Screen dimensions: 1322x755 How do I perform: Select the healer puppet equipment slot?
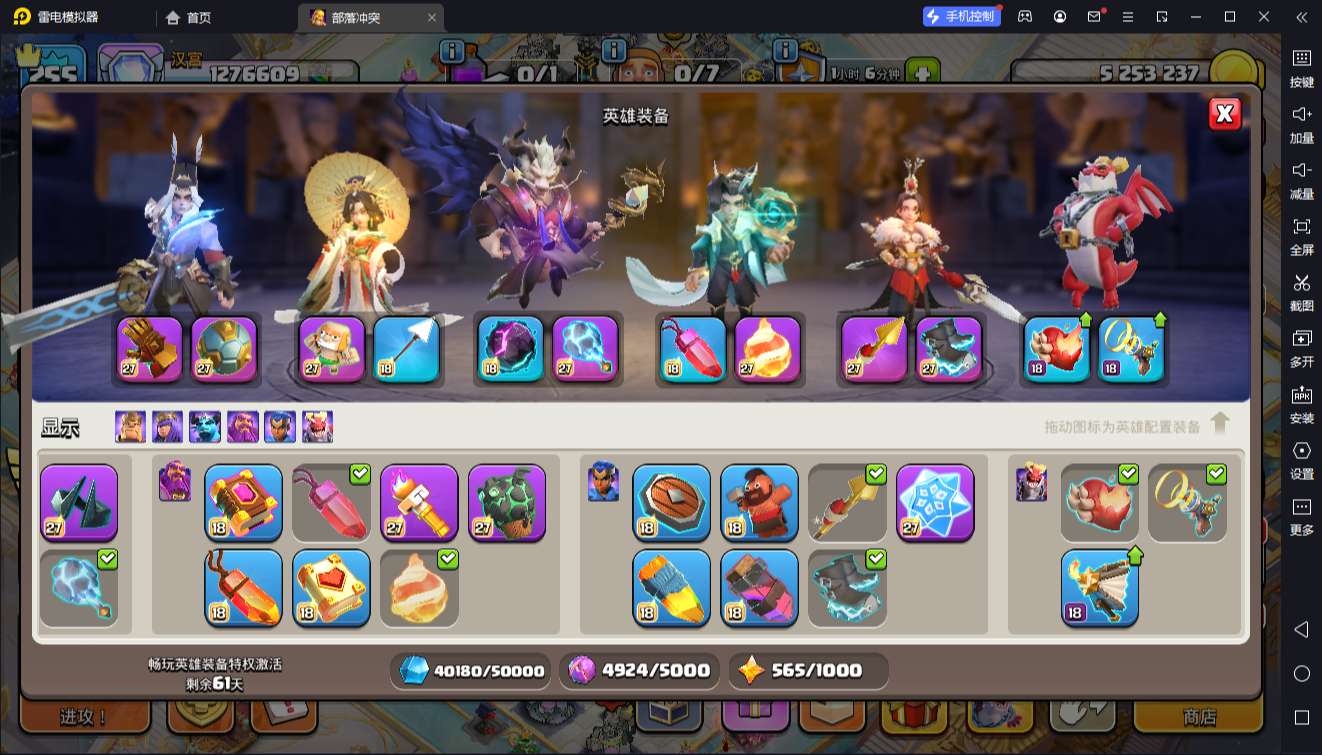click(x=332, y=349)
